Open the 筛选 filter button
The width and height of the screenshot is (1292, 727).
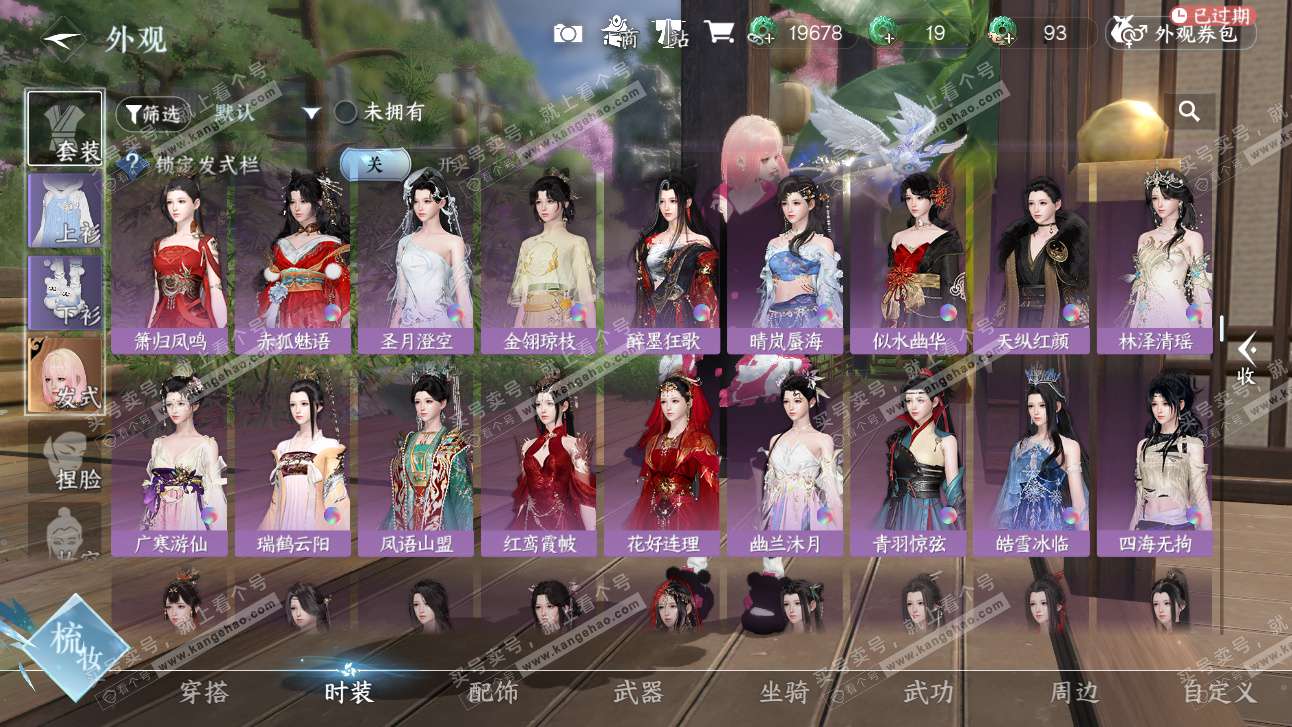coord(152,114)
